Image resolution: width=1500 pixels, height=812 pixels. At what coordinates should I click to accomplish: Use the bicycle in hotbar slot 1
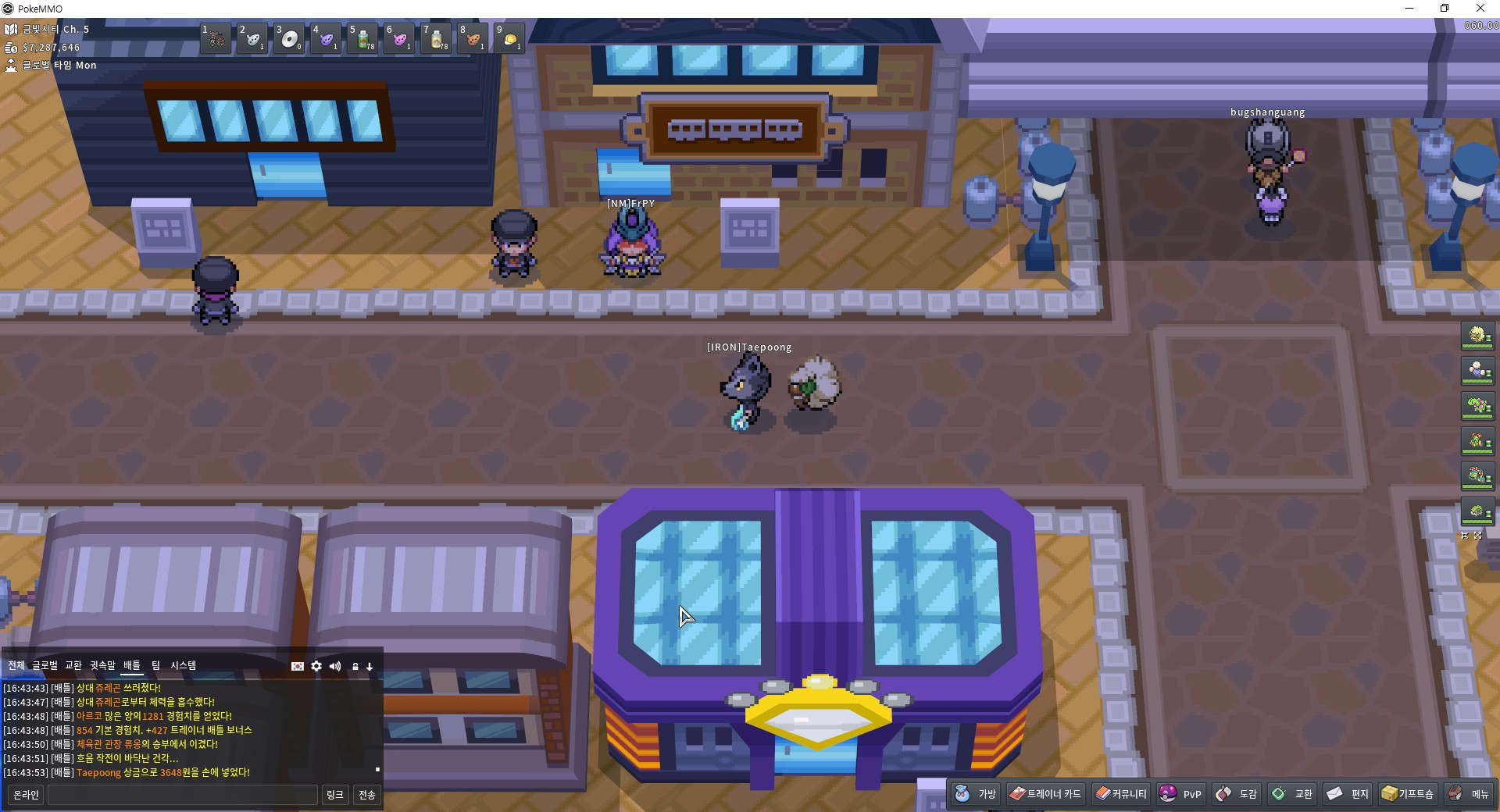tap(216, 38)
